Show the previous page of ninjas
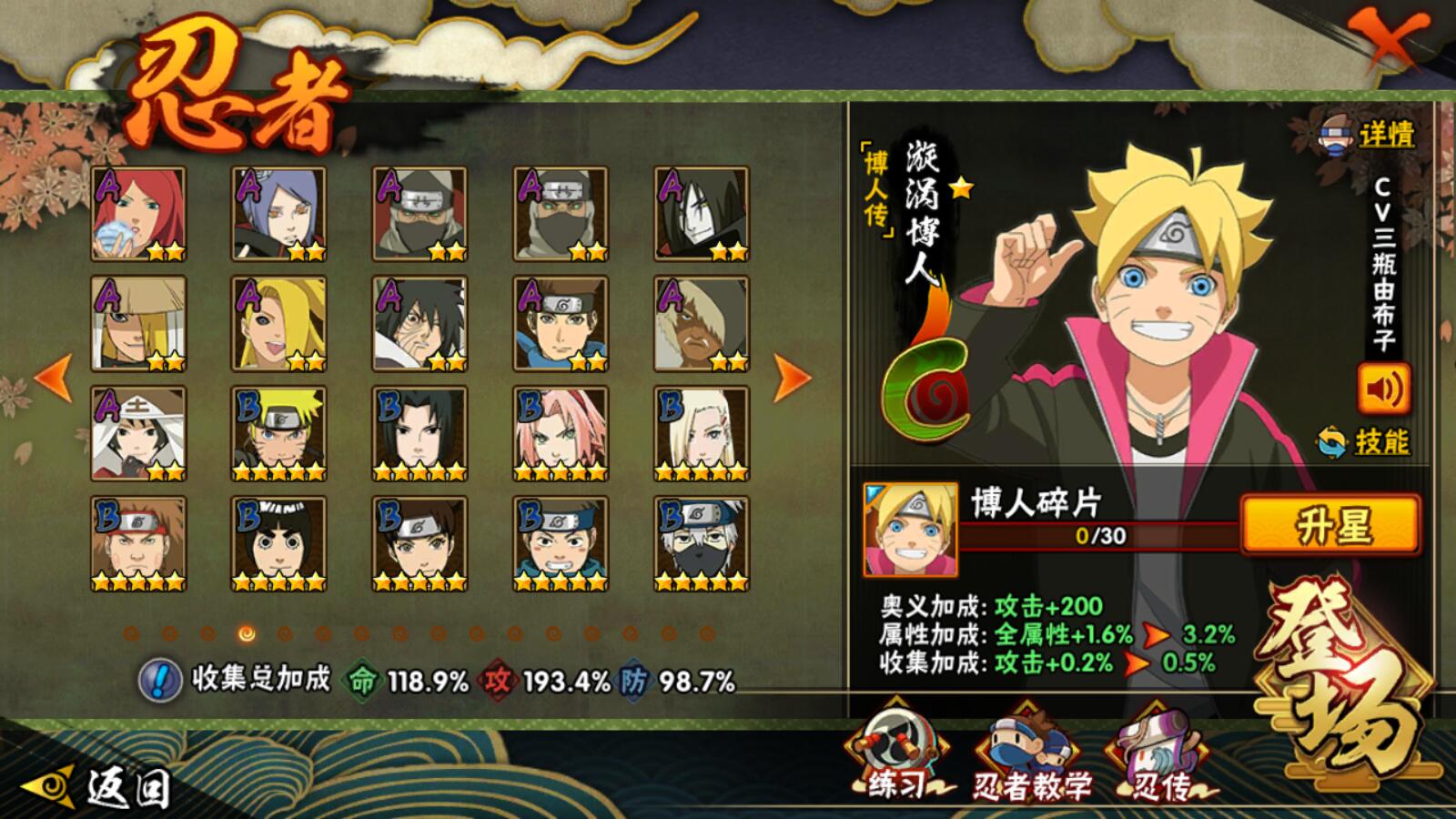 pyautogui.click(x=53, y=378)
